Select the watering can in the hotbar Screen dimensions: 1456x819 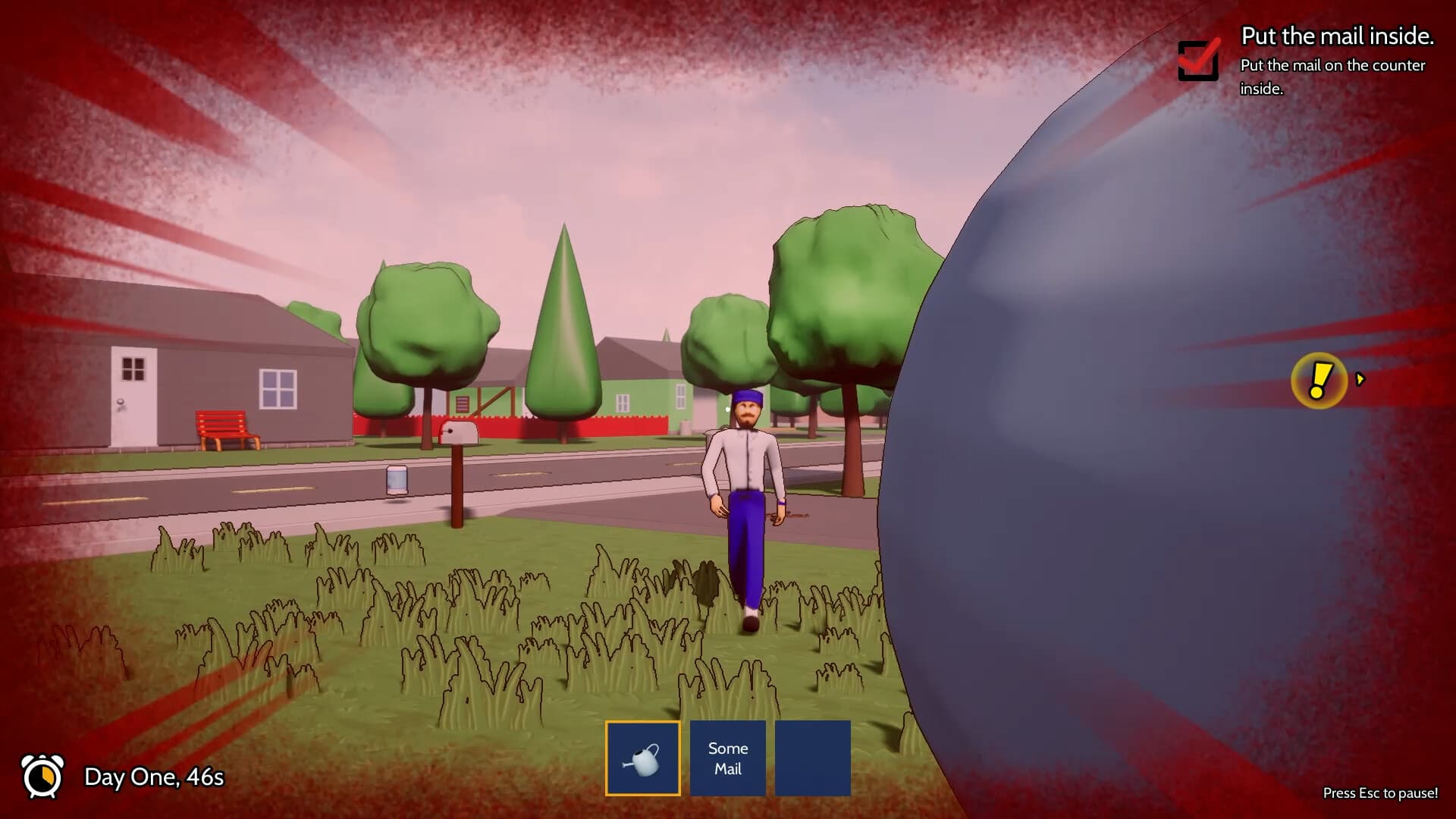tap(642, 758)
